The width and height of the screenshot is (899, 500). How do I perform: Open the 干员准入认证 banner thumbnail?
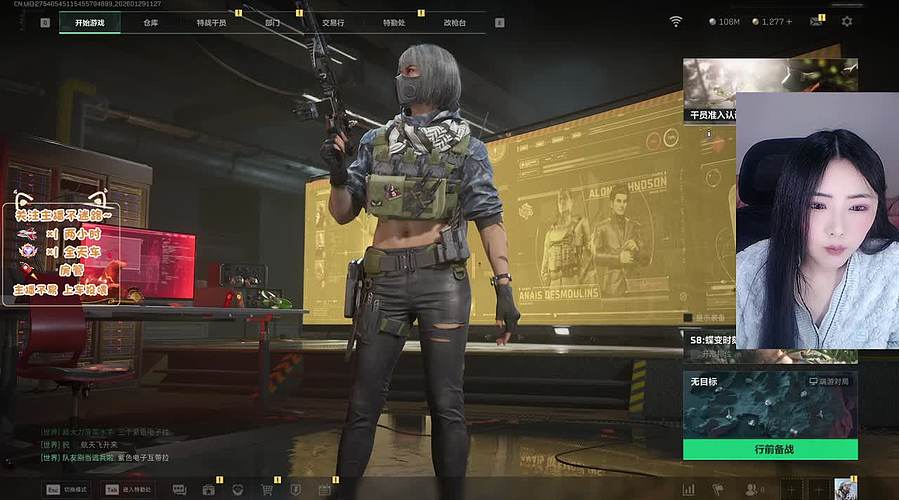(709, 90)
